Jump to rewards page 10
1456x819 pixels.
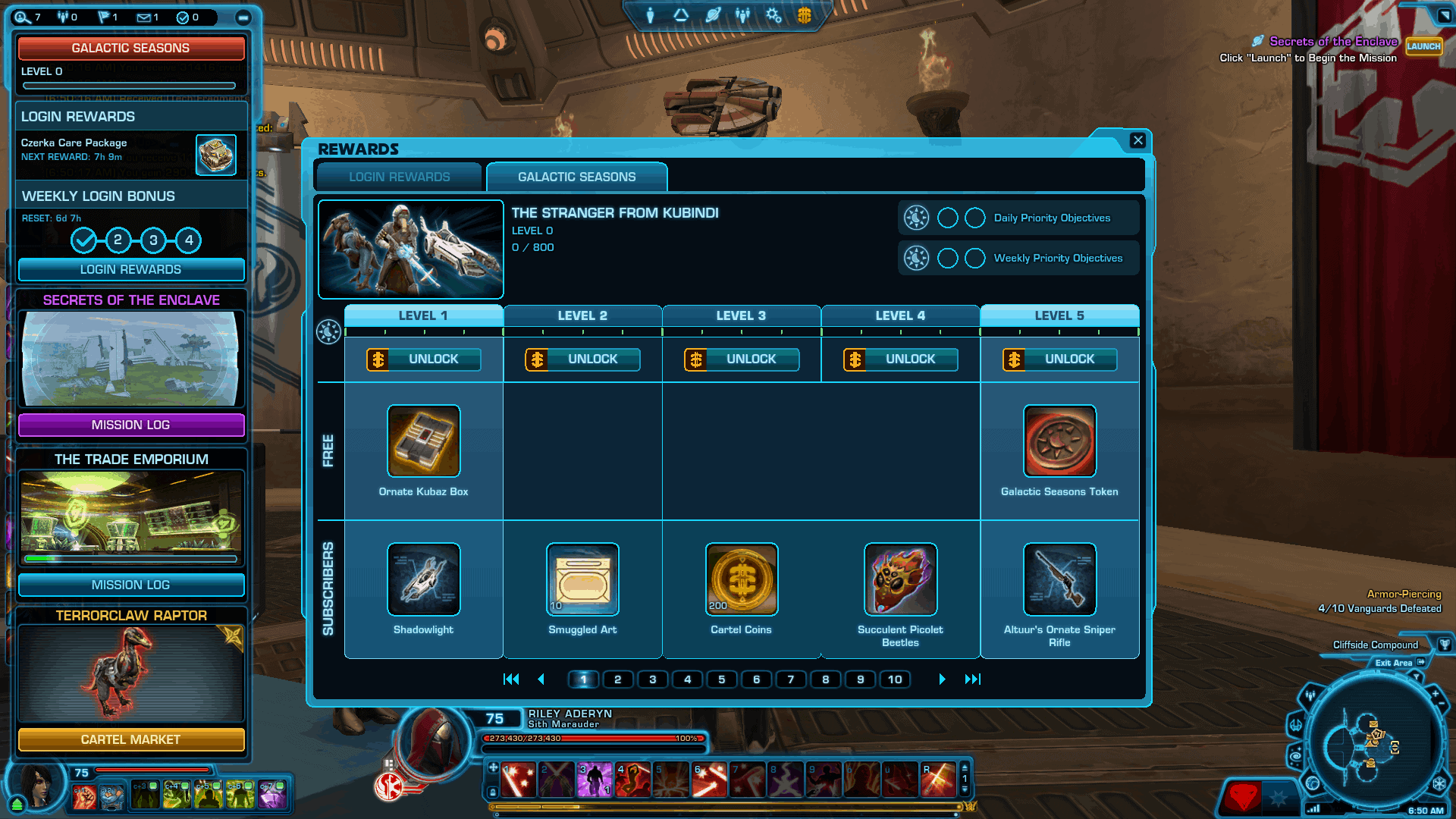pos(895,679)
